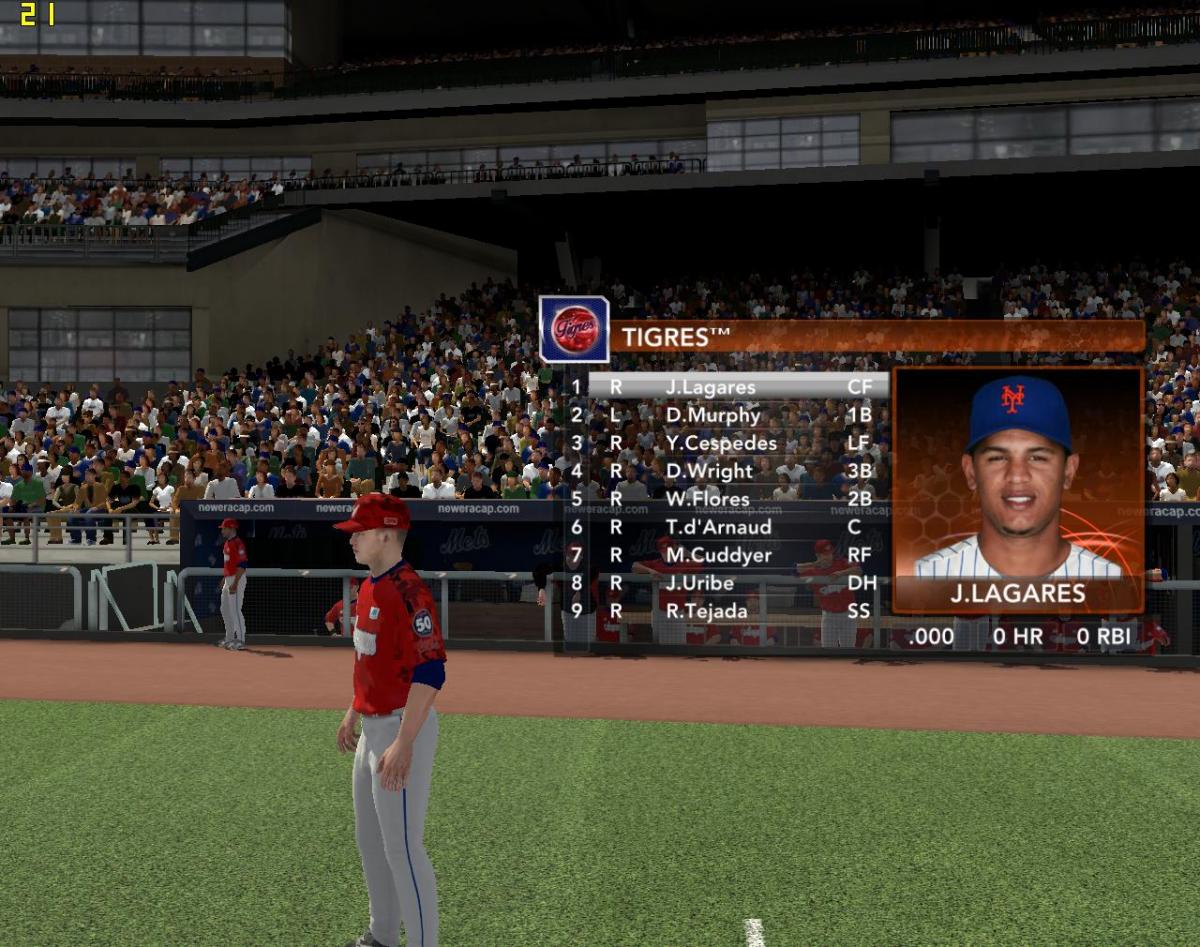Click the Tigres team logo

575,329
